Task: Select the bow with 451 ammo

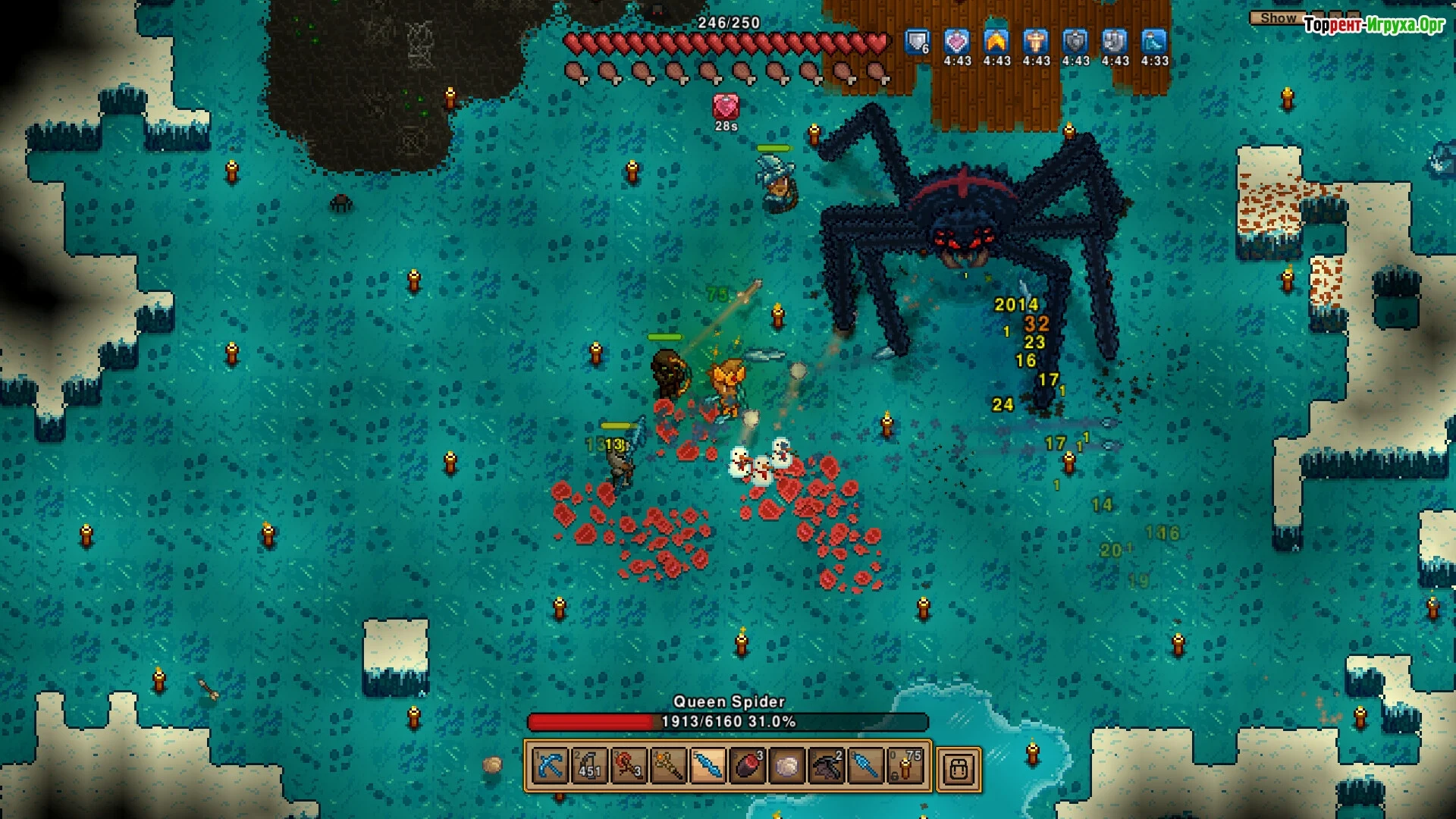Action: point(589,767)
